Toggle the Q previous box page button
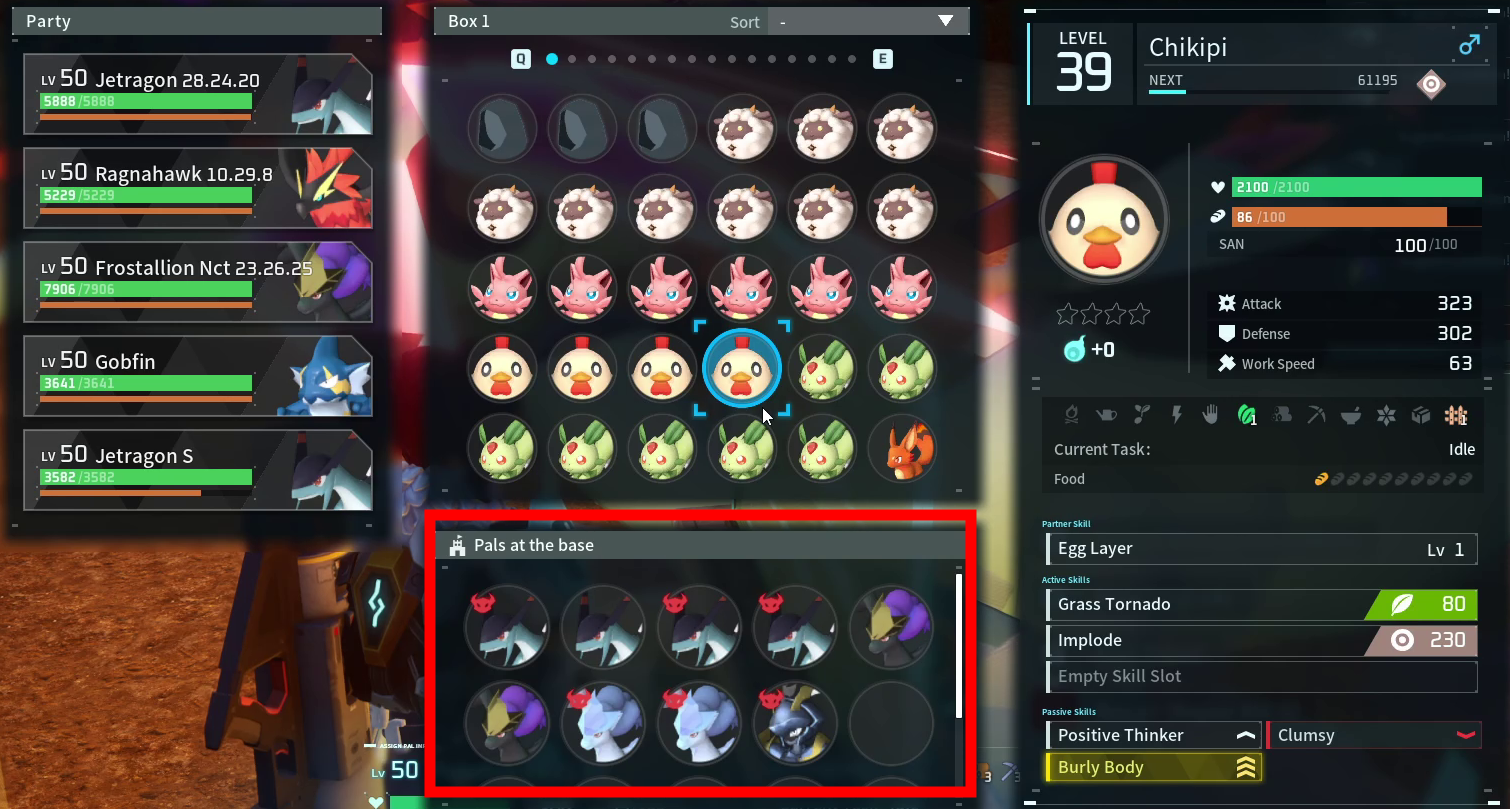The image size is (1510, 809). (x=519, y=58)
